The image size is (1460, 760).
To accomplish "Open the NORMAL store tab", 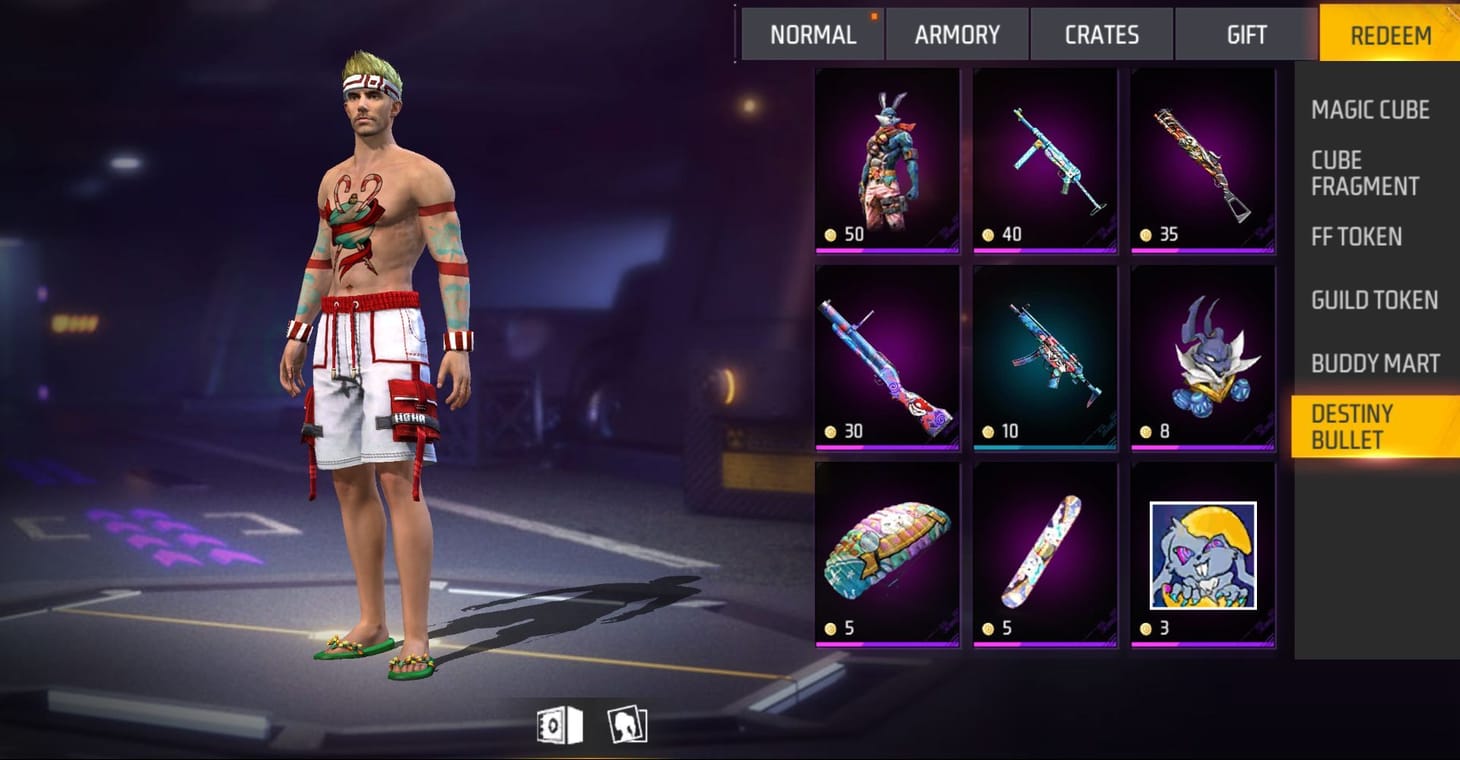I will [812, 34].
